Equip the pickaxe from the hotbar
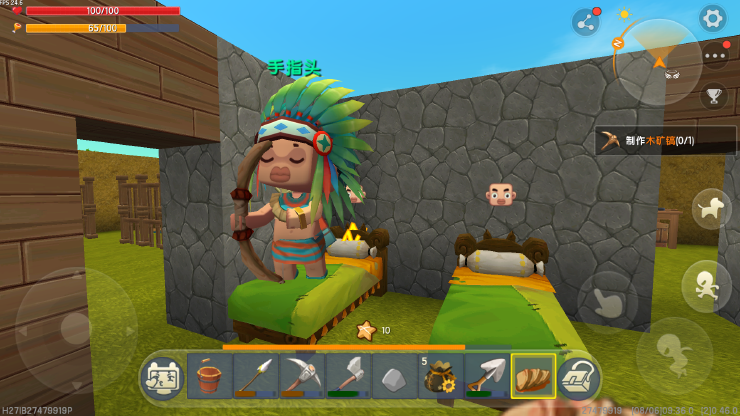 coord(302,376)
